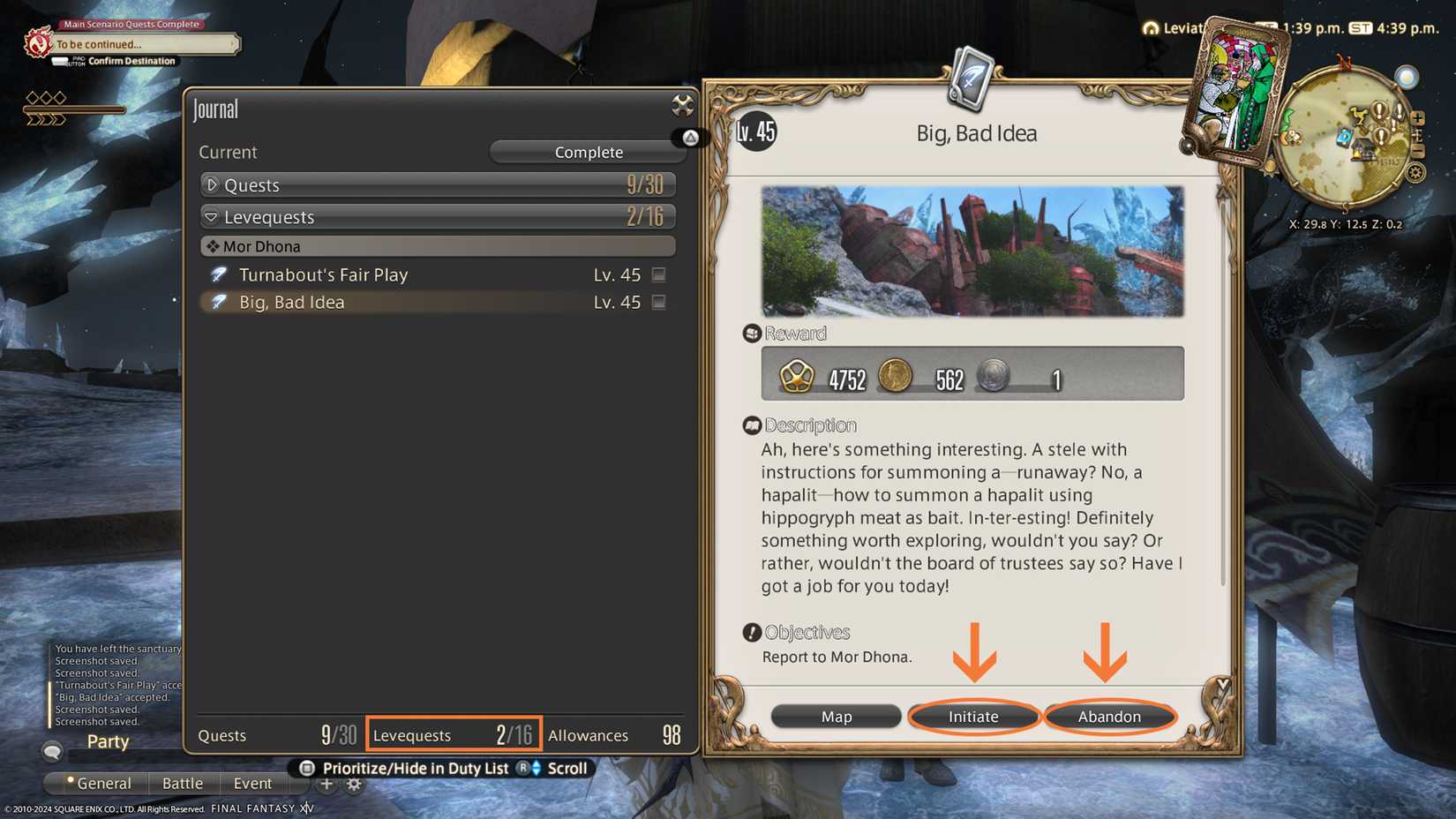The height and width of the screenshot is (819, 1456).
Task: Collapse the Levequests section
Action: point(212,216)
